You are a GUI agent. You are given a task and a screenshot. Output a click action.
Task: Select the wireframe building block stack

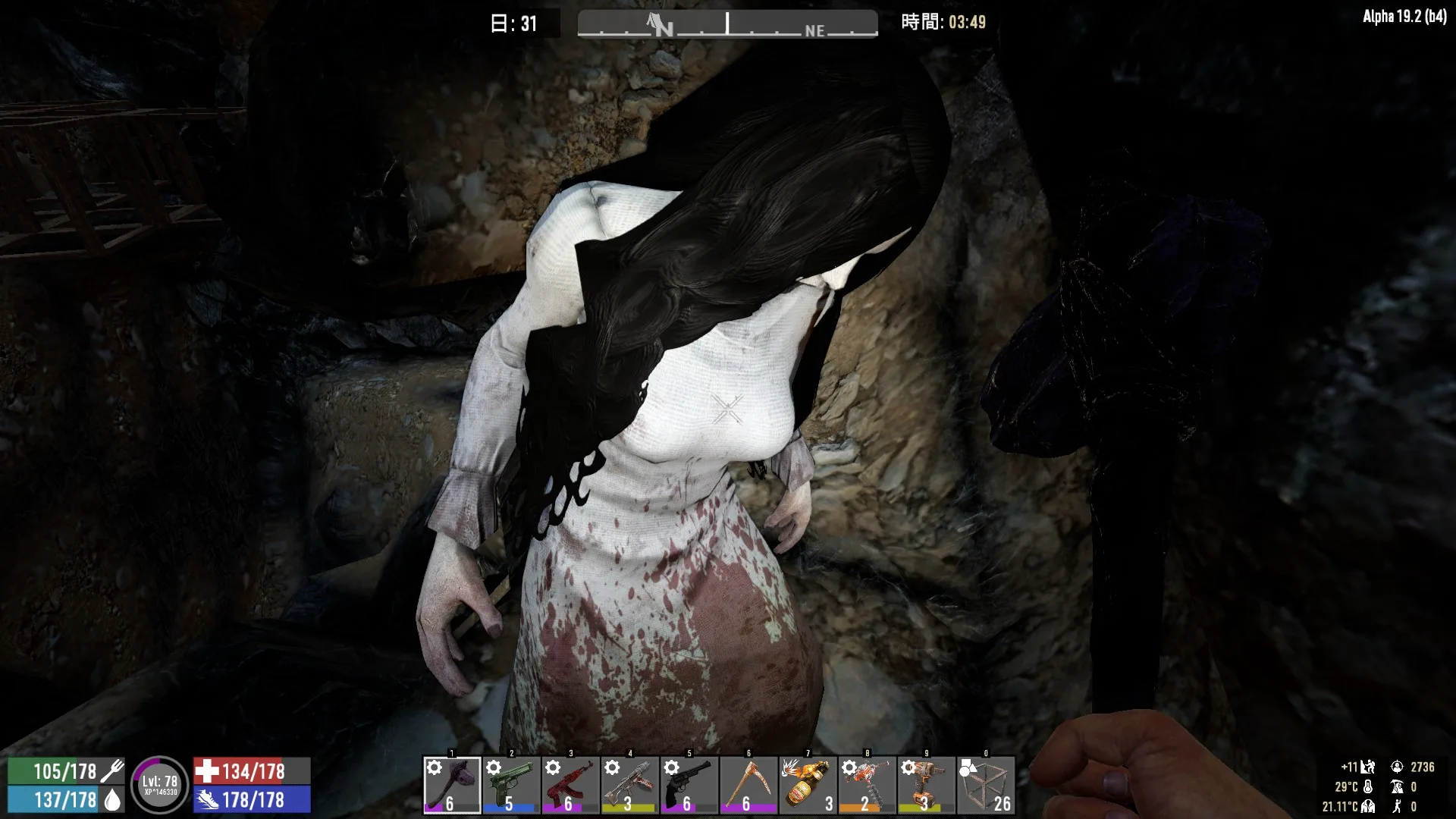tap(985, 785)
